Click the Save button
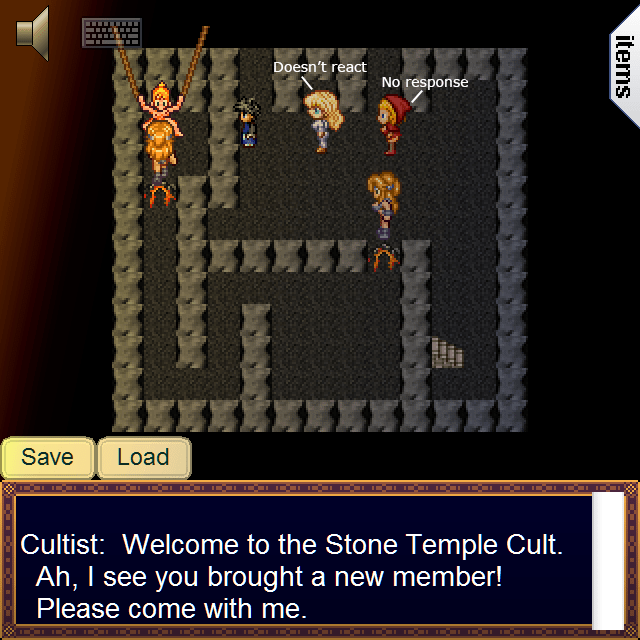 coord(48,458)
